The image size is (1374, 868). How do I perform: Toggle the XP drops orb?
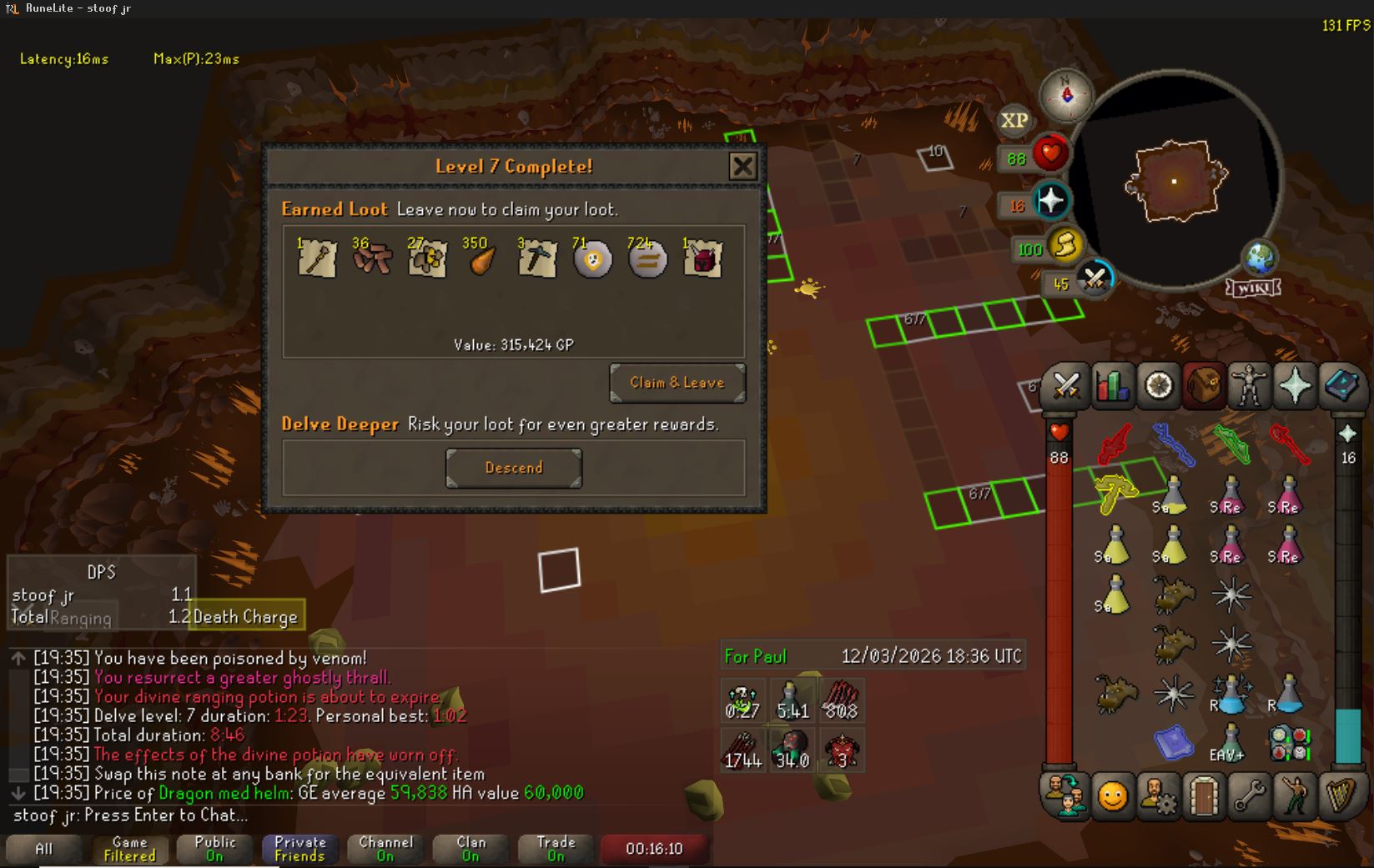(x=1014, y=121)
